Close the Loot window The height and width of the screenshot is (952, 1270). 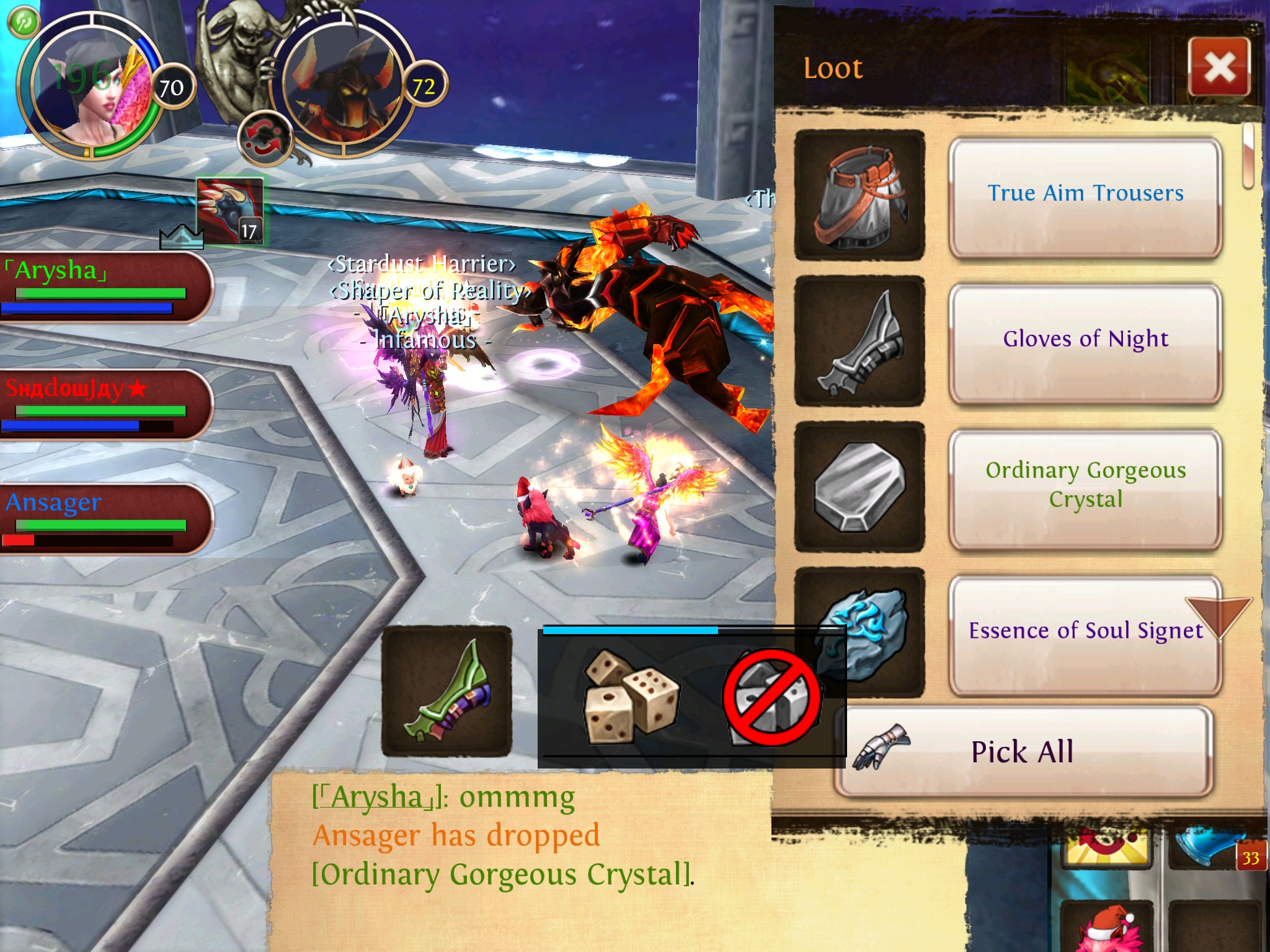[x=1219, y=67]
